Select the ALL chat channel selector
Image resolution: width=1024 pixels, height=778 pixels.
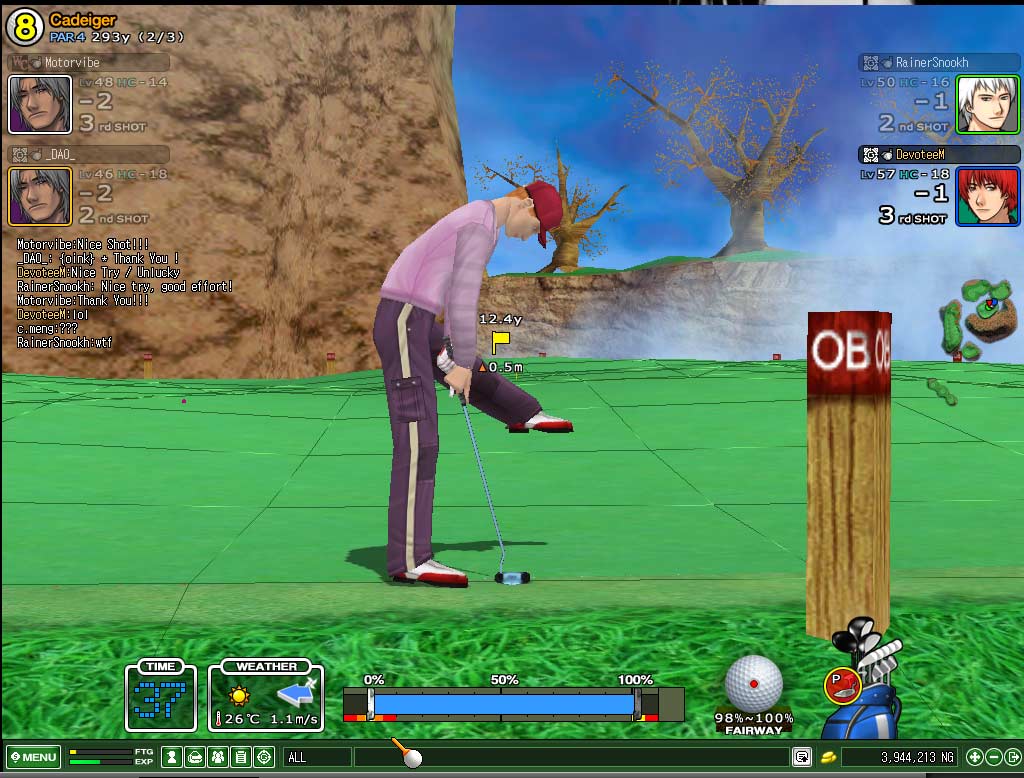tap(317, 757)
